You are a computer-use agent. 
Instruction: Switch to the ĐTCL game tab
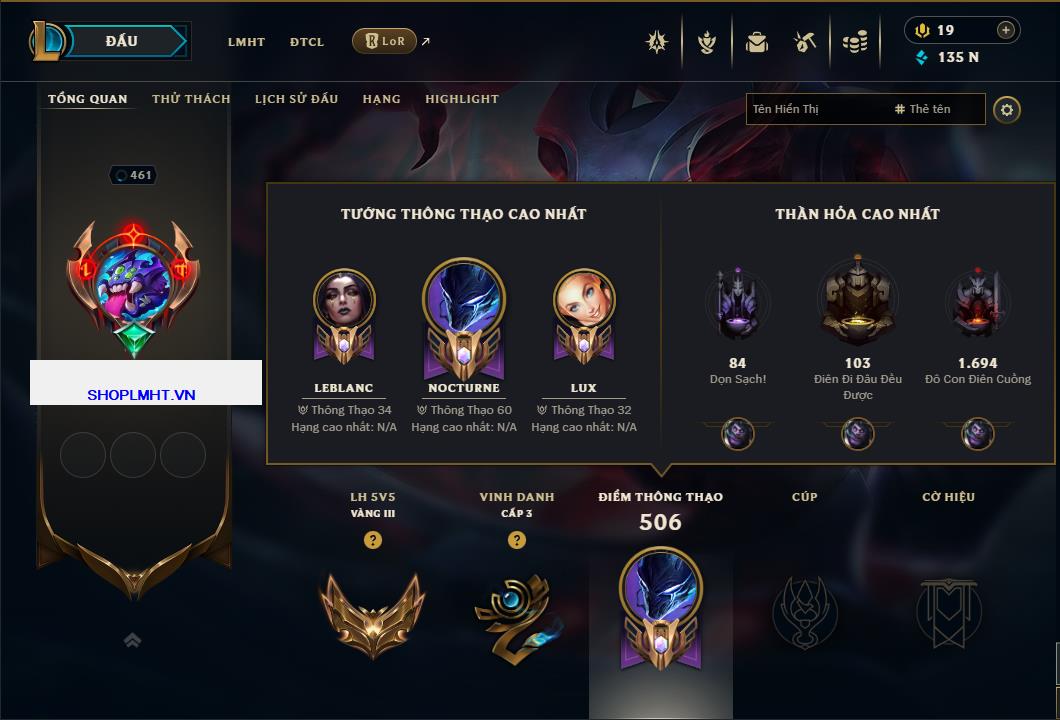pos(307,42)
